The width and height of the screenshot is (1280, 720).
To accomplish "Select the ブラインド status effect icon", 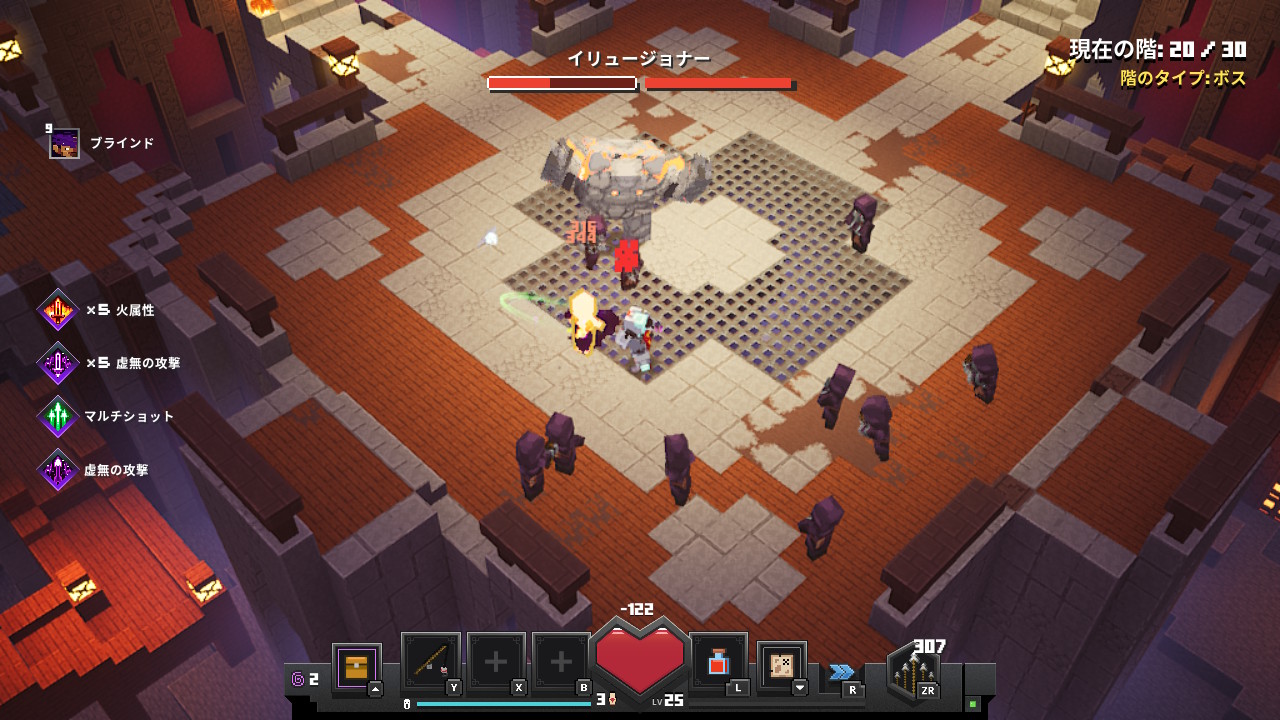I will 65,143.
